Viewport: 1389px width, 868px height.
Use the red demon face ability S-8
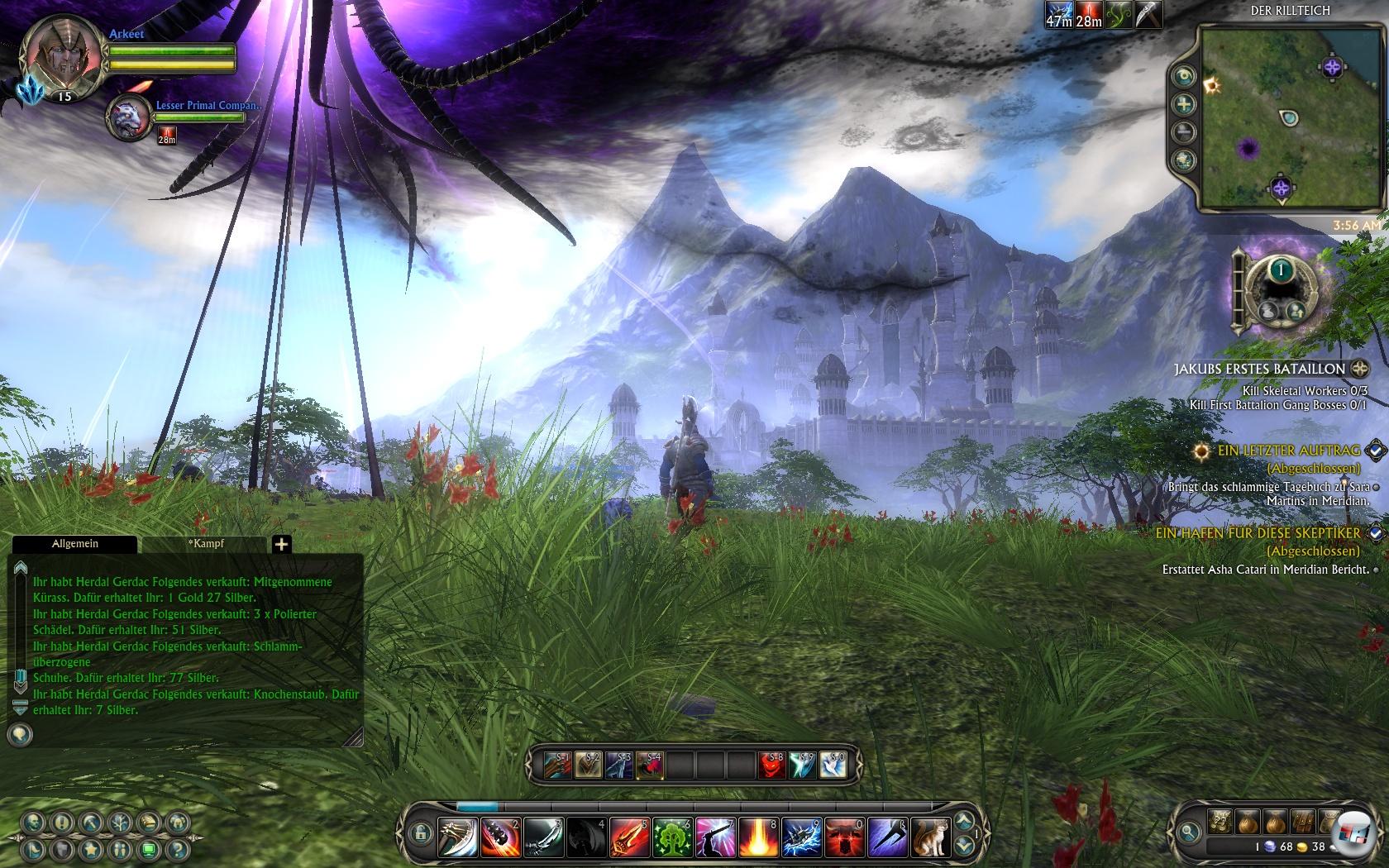[772, 765]
